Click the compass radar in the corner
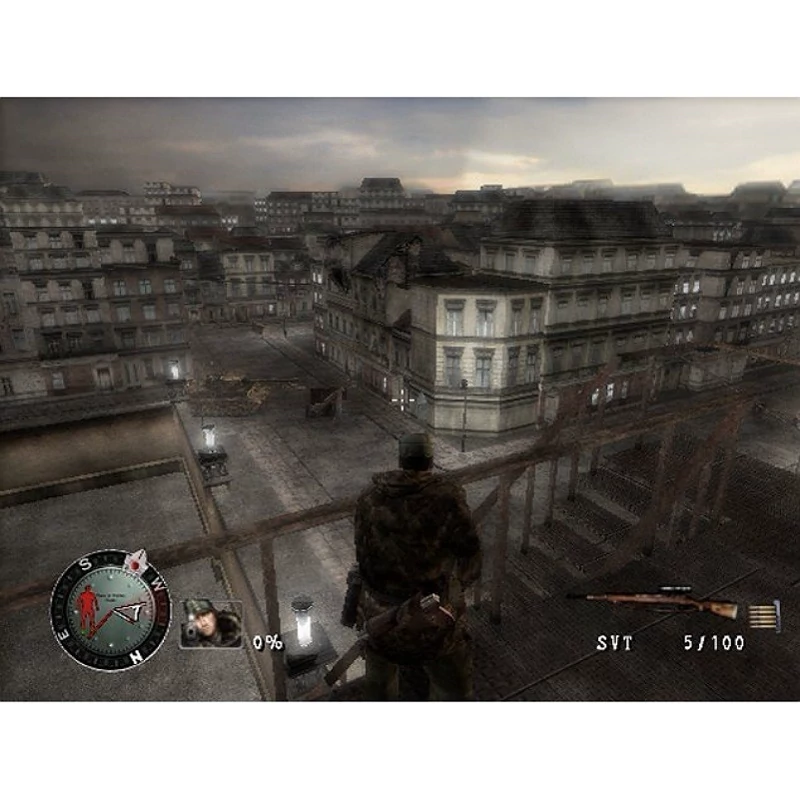This screenshot has width=800, height=800. click(110, 610)
